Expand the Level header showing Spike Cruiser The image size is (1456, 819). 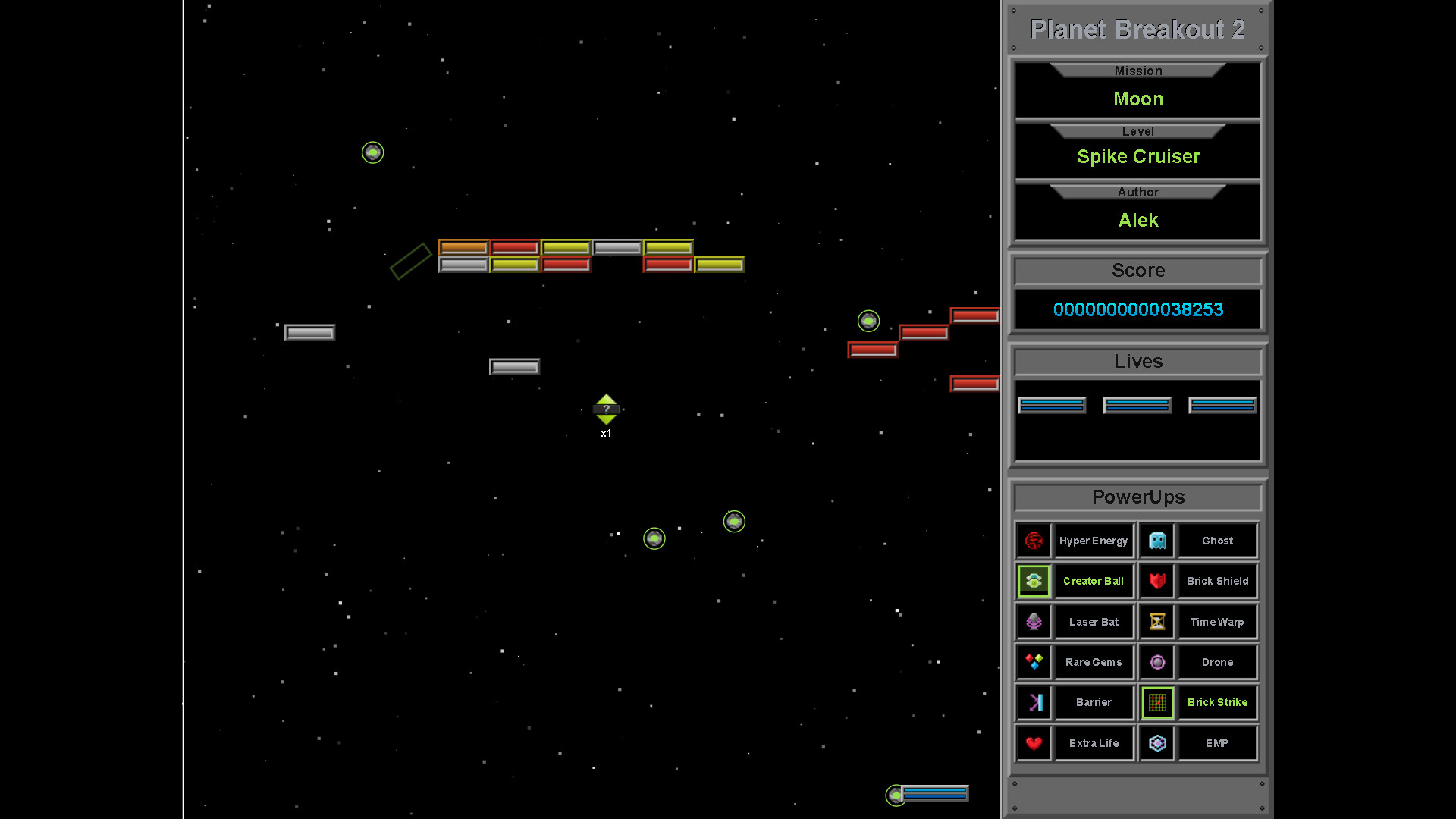1137,130
